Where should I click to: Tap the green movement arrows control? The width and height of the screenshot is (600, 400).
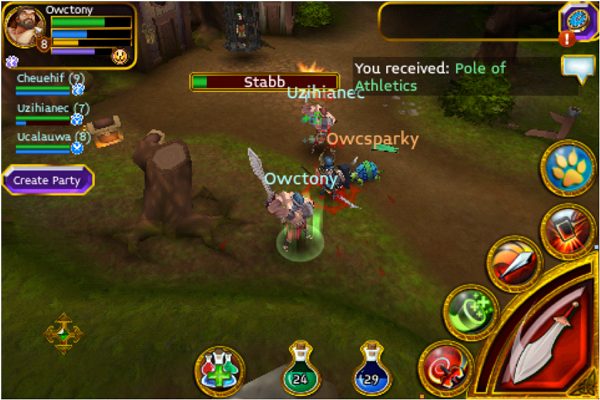(63, 334)
